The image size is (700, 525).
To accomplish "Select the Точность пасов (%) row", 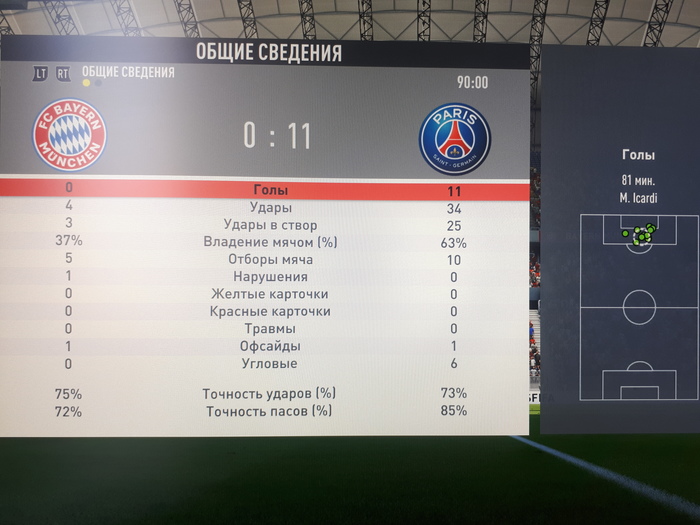I will click(x=269, y=411).
